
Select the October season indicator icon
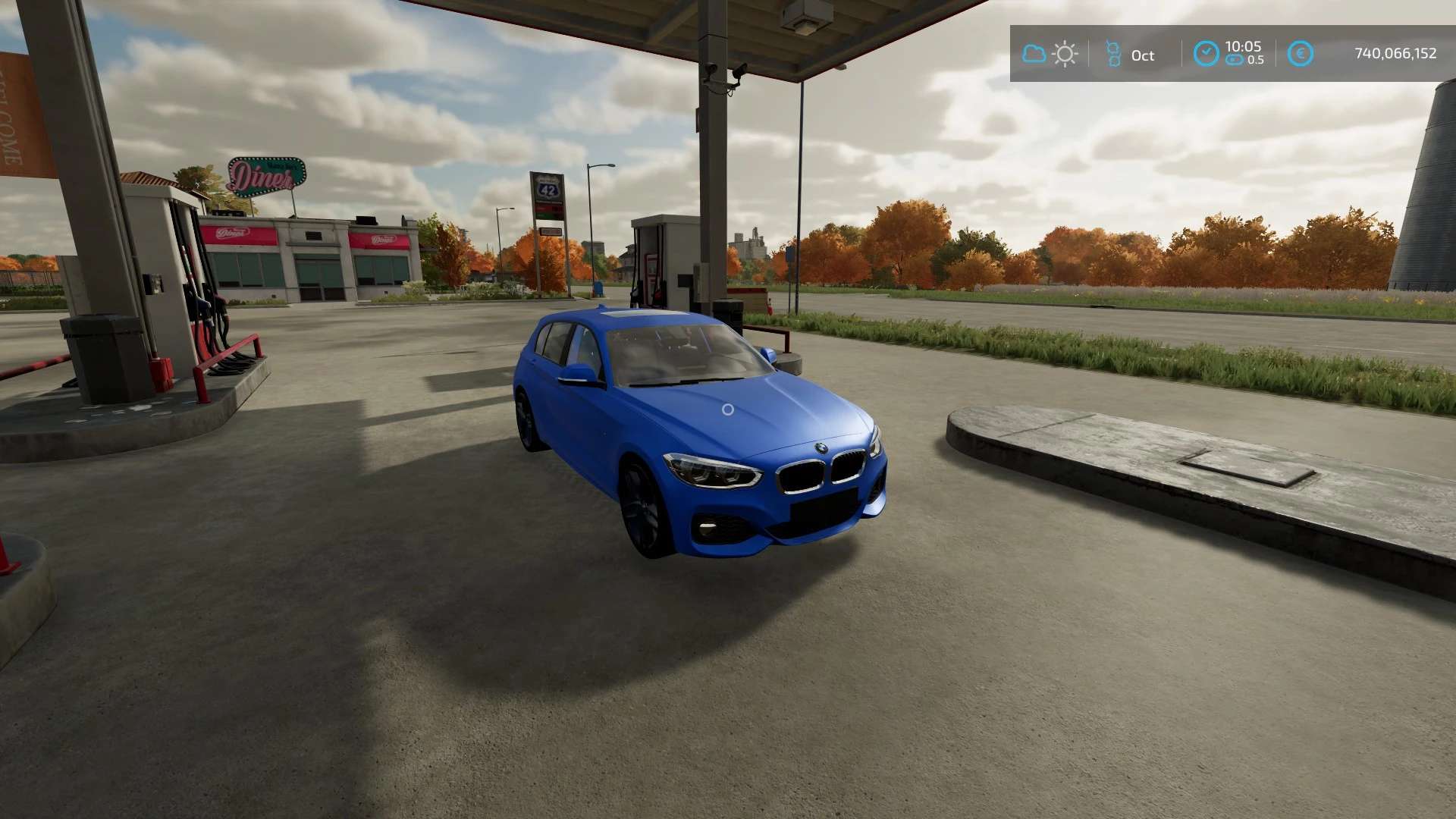pos(1112,54)
